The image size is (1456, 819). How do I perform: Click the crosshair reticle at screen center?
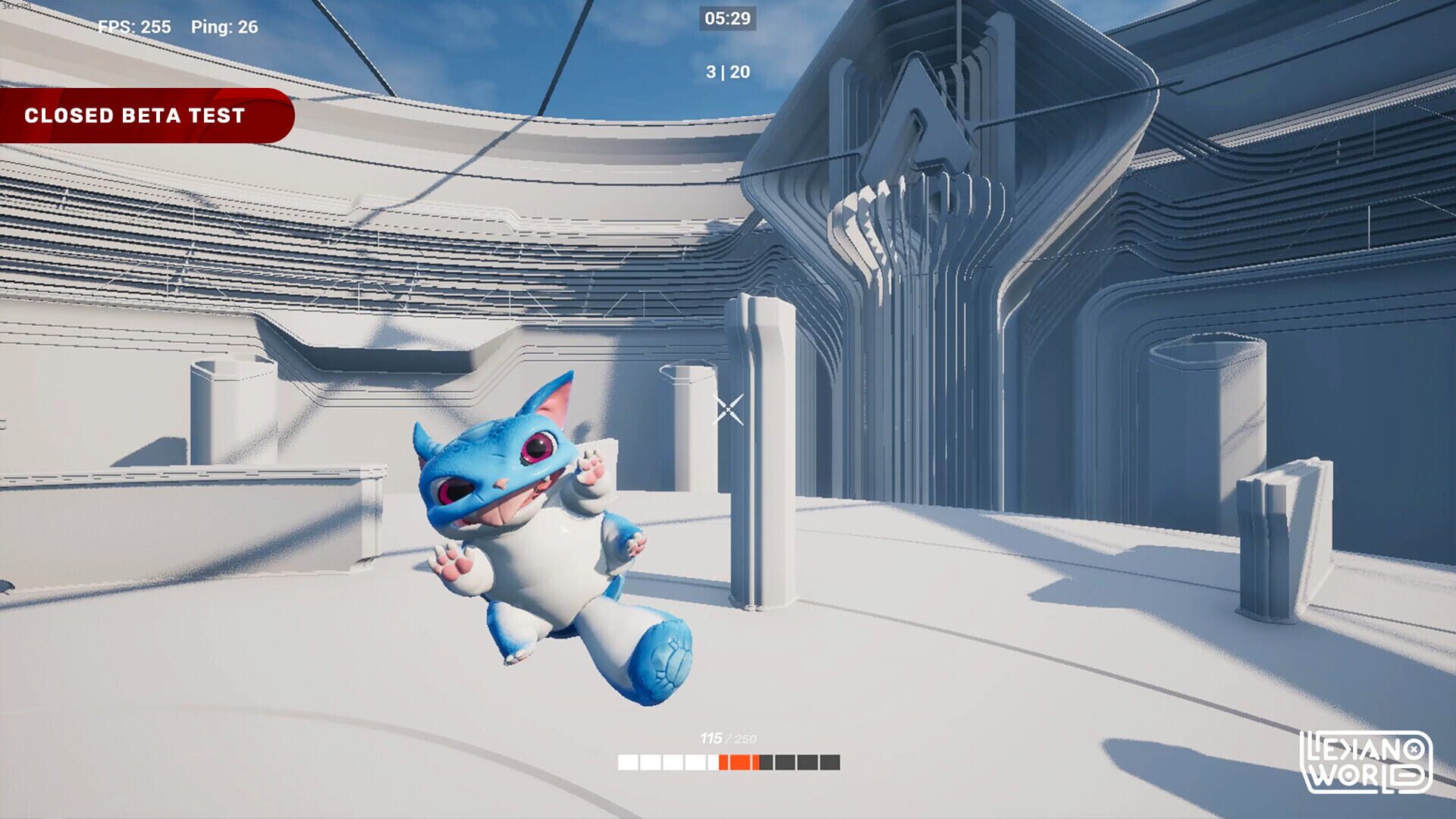coord(730,409)
